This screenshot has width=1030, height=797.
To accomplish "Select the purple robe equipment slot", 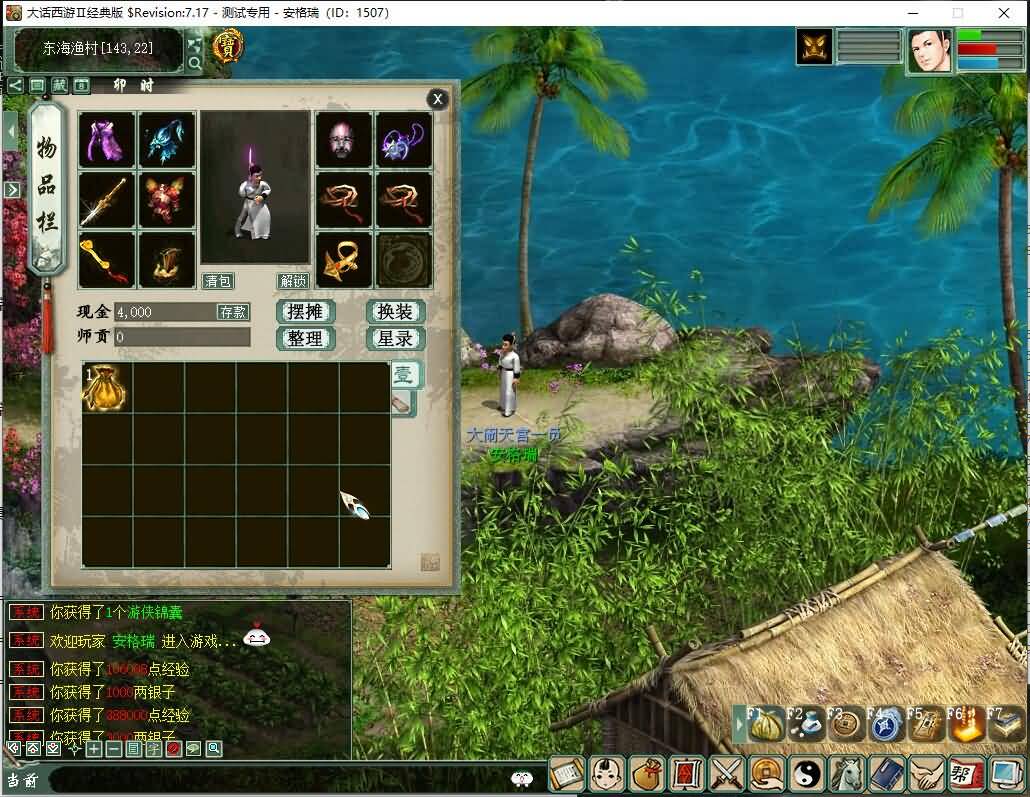I will tap(107, 140).
